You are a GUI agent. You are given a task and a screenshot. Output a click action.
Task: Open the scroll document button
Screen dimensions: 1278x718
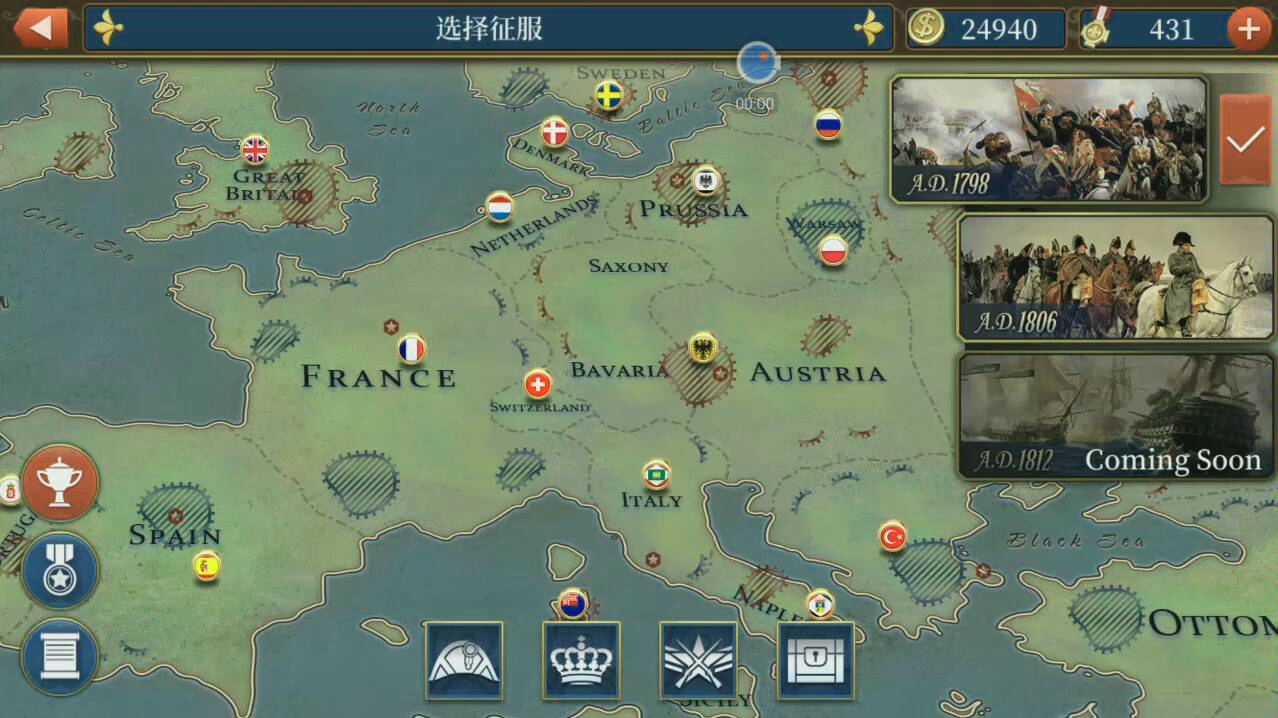tap(60, 656)
